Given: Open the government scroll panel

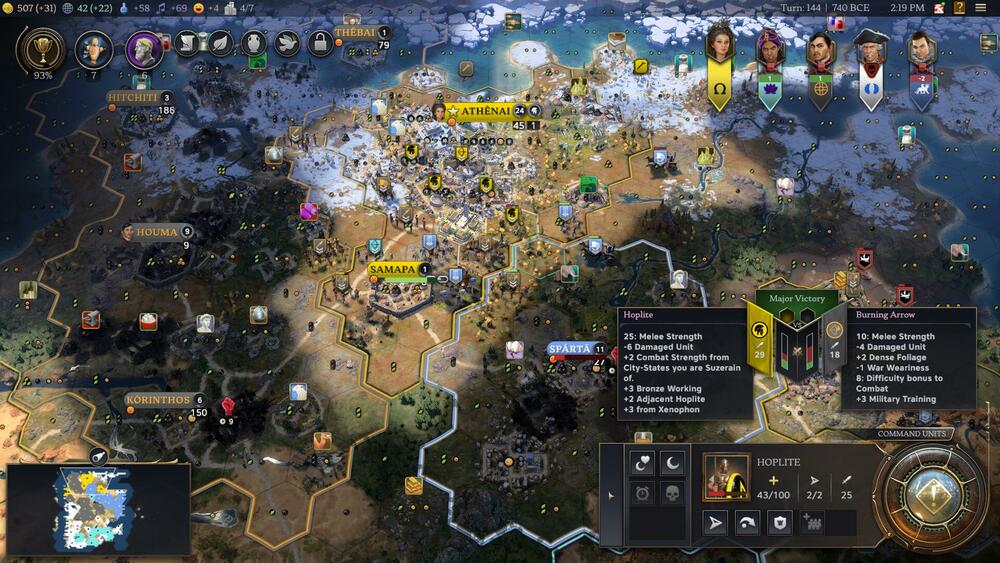Looking at the screenshot, I should point(187,43).
